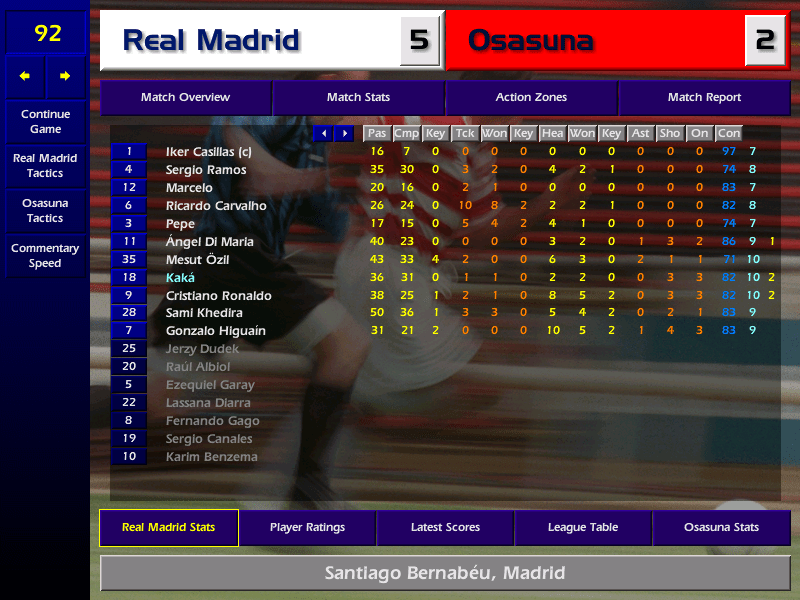Viewport: 800px width, 600px height.
Task: Open the Match Report tab
Action: (x=704, y=98)
